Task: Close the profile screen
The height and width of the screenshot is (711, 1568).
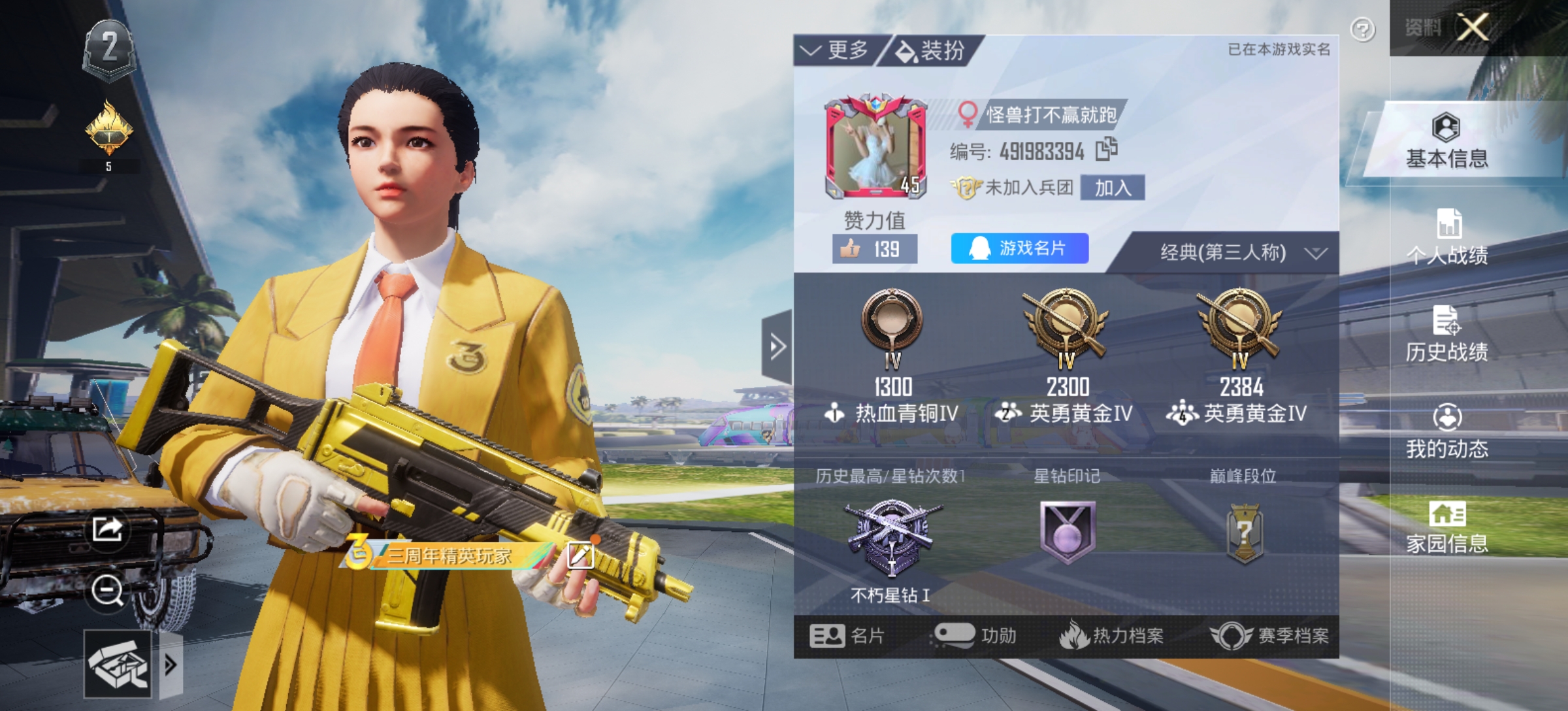Action: pos(1473,27)
